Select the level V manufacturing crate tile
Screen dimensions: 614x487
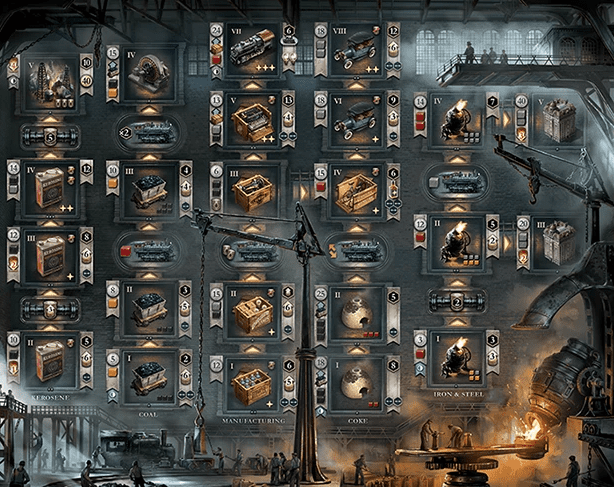(x=253, y=122)
